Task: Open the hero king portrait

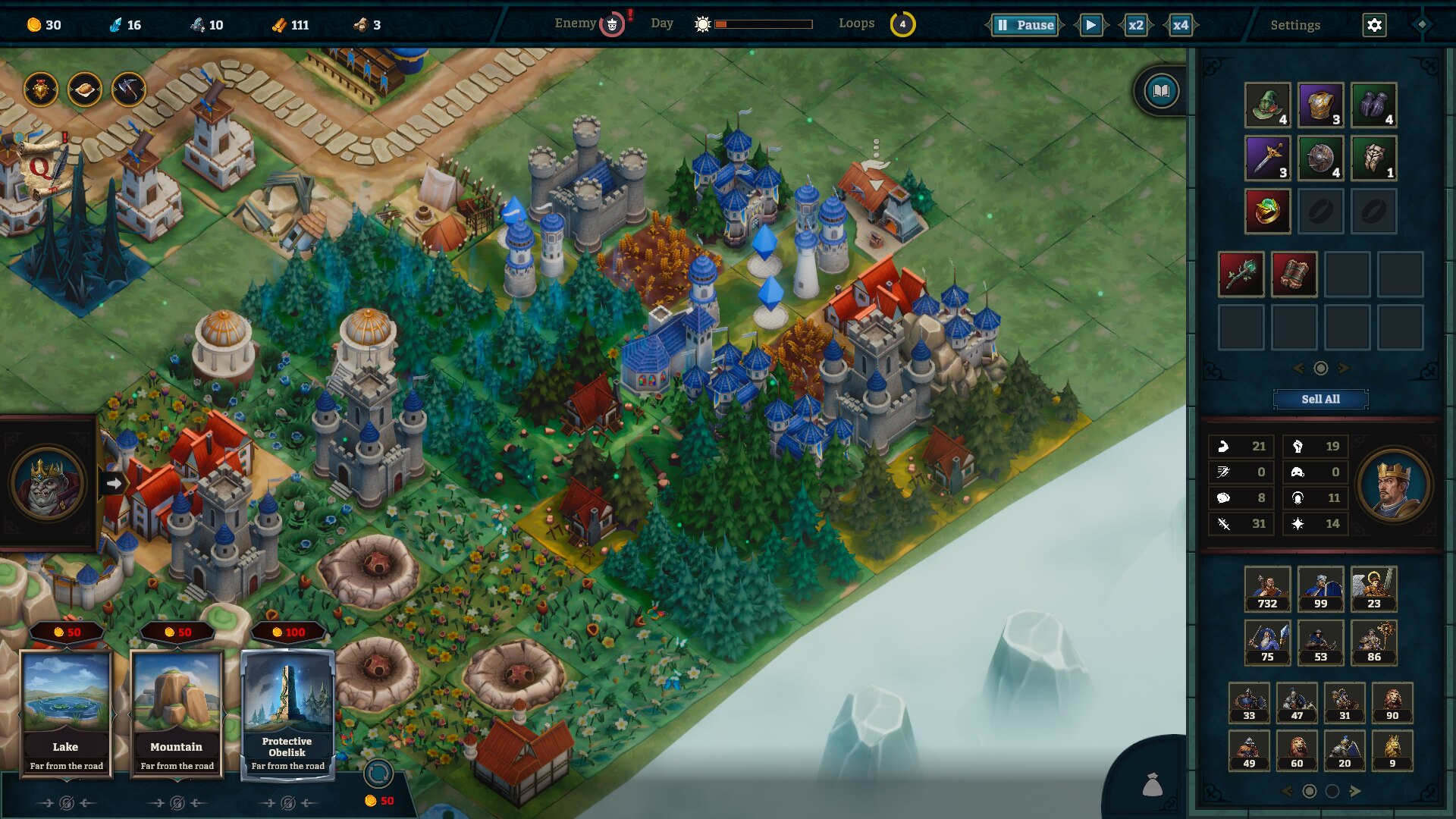Action: 1393,485
